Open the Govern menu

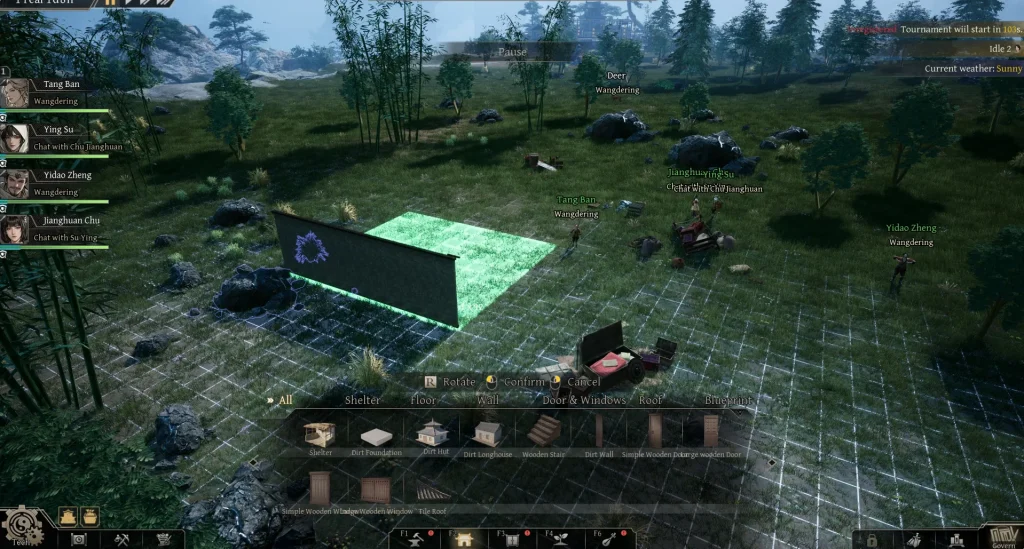coord(1003,534)
